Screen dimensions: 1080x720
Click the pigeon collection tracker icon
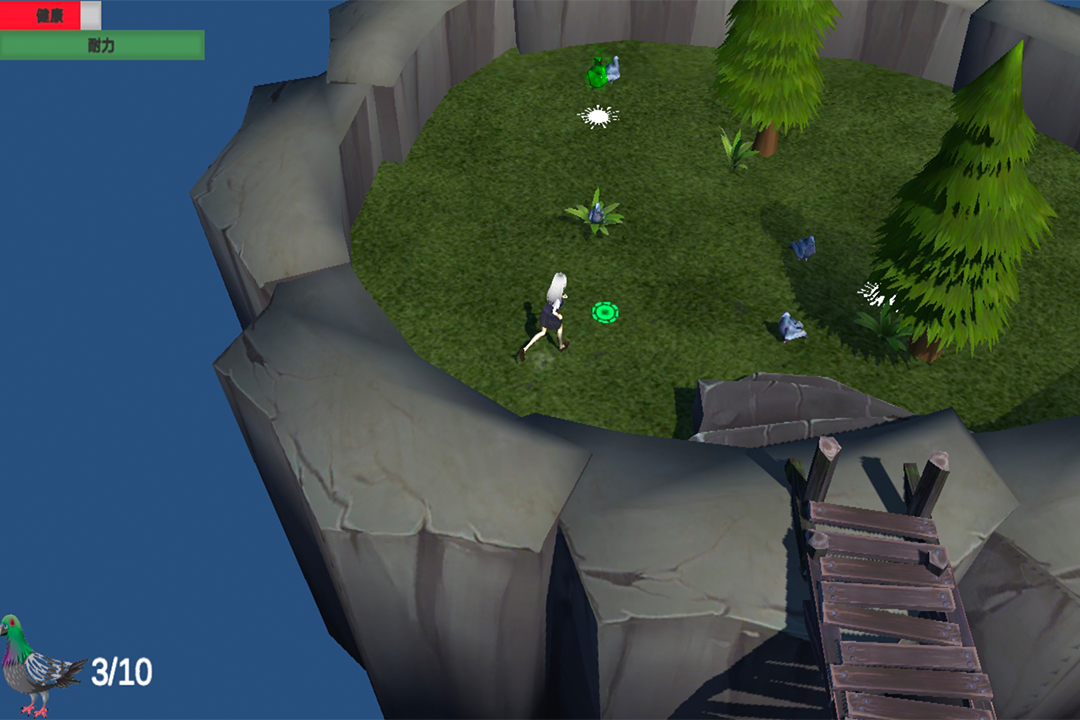pos(38,665)
